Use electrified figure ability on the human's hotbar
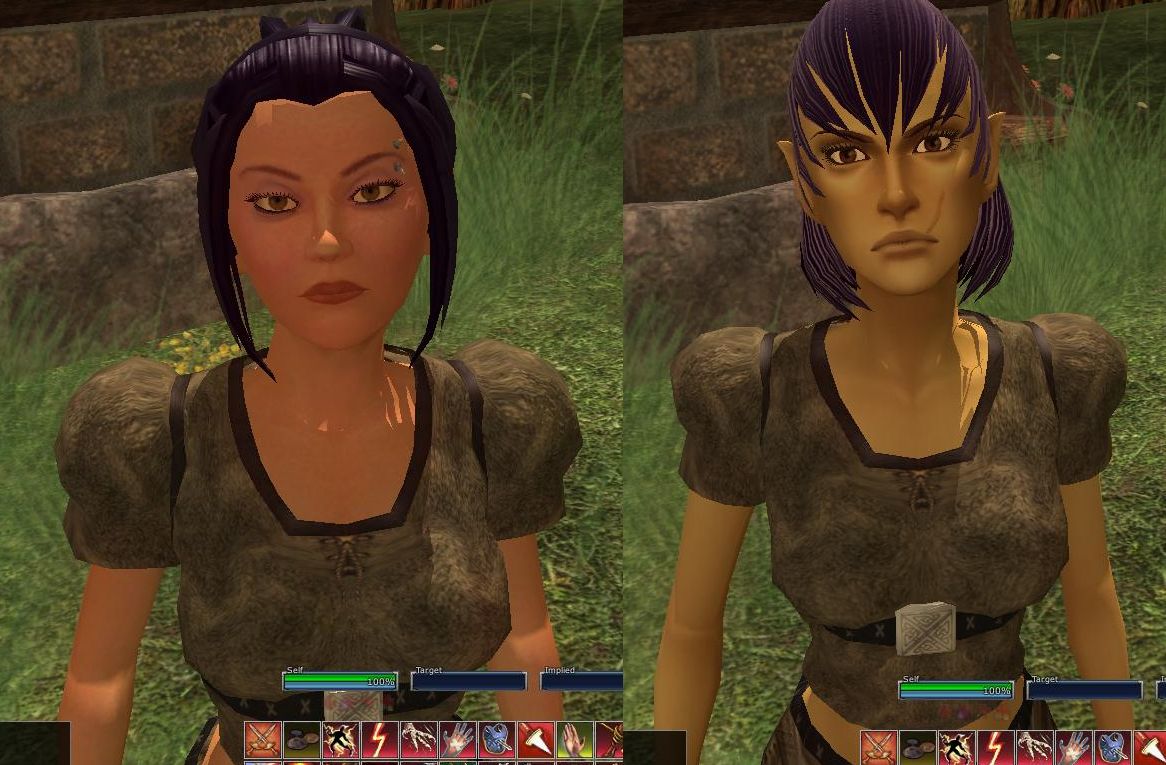 click(339, 741)
